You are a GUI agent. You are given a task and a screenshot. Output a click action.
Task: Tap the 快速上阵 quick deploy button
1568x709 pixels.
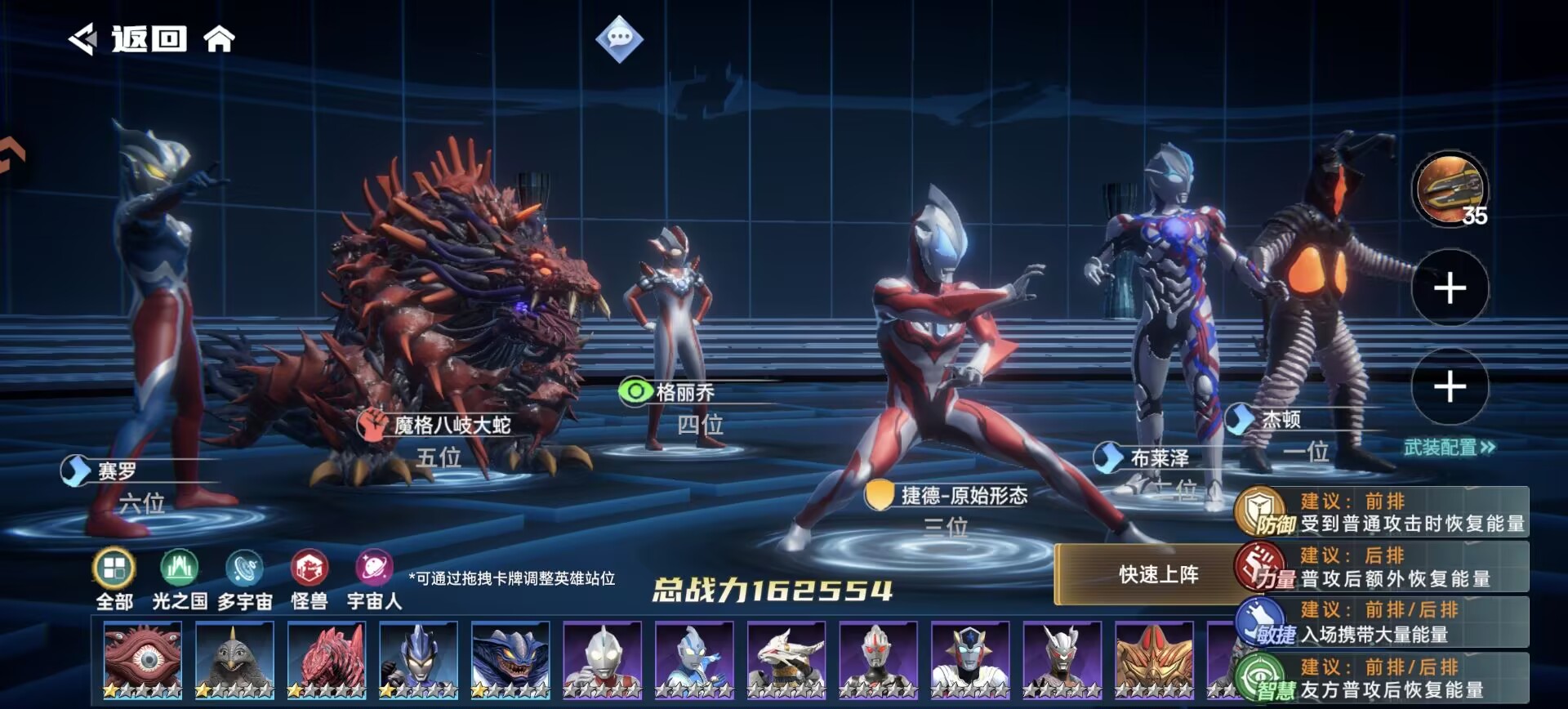point(1158,575)
